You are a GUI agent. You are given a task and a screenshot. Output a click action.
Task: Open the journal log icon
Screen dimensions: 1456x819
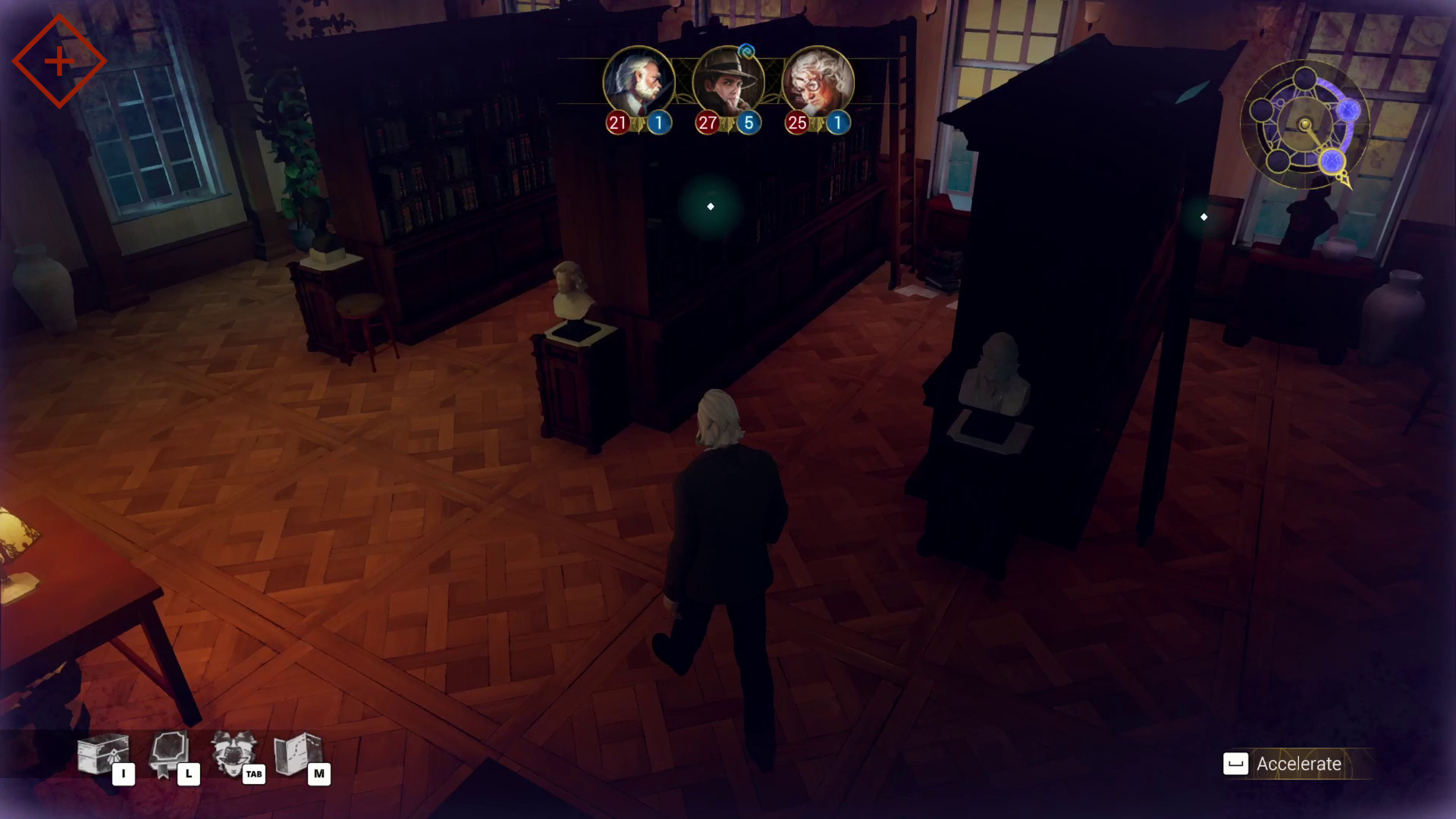tap(169, 754)
